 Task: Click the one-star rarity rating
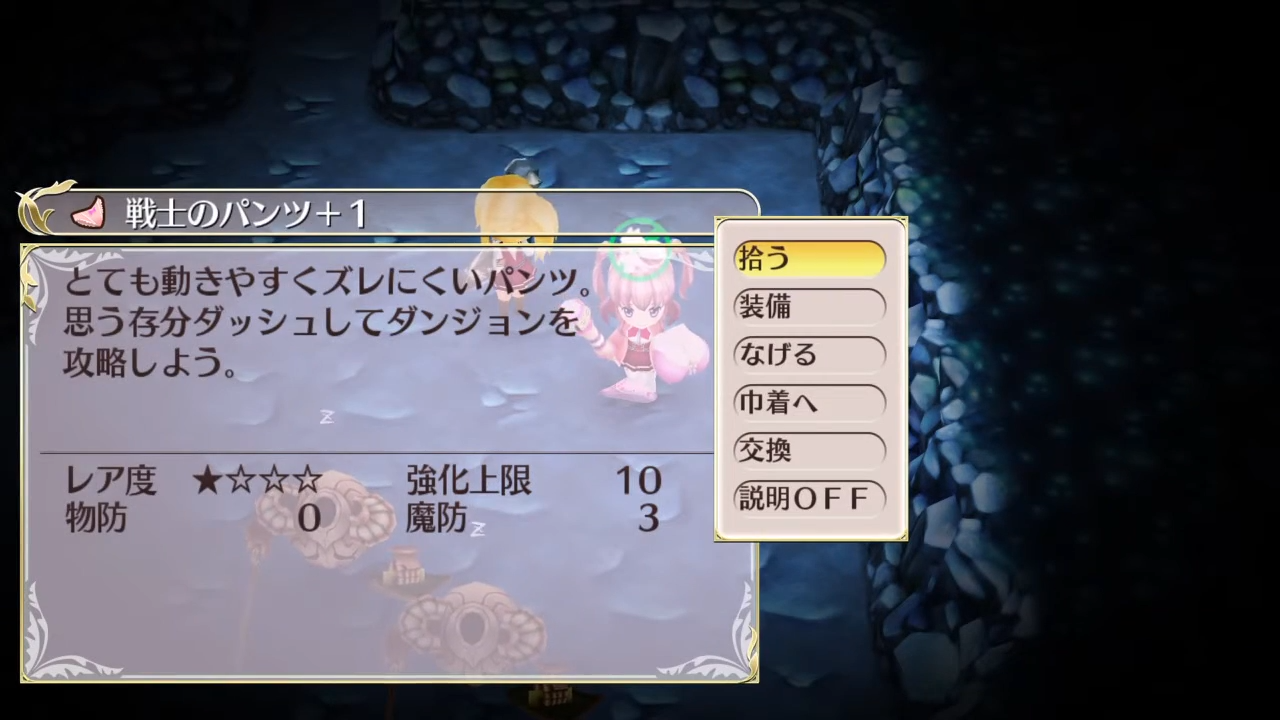pyautogui.click(x=258, y=481)
